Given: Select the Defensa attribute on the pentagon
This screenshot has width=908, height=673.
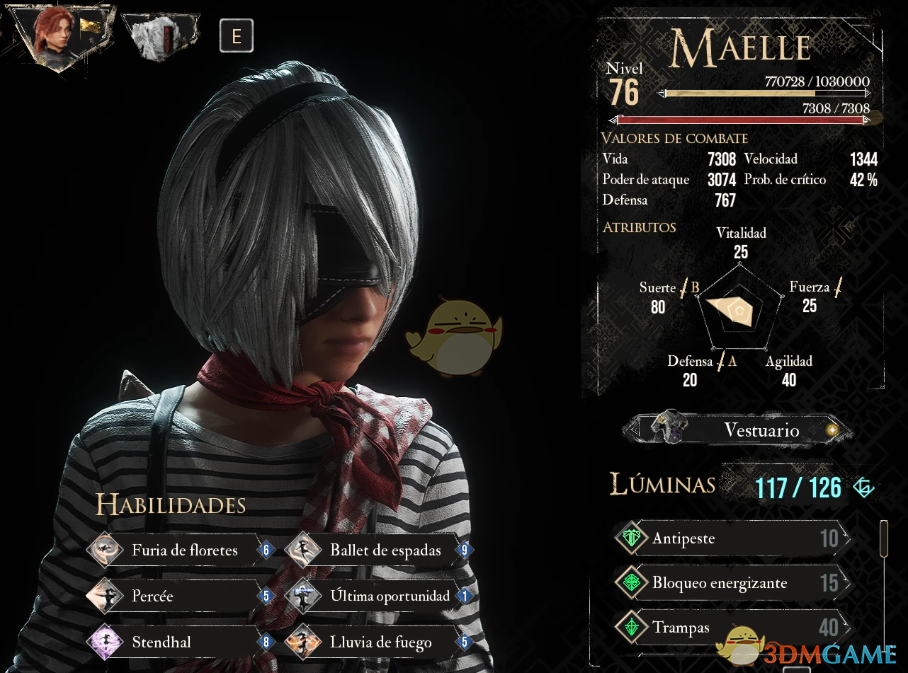Looking at the screenshot, I should (x=690, y=370).
